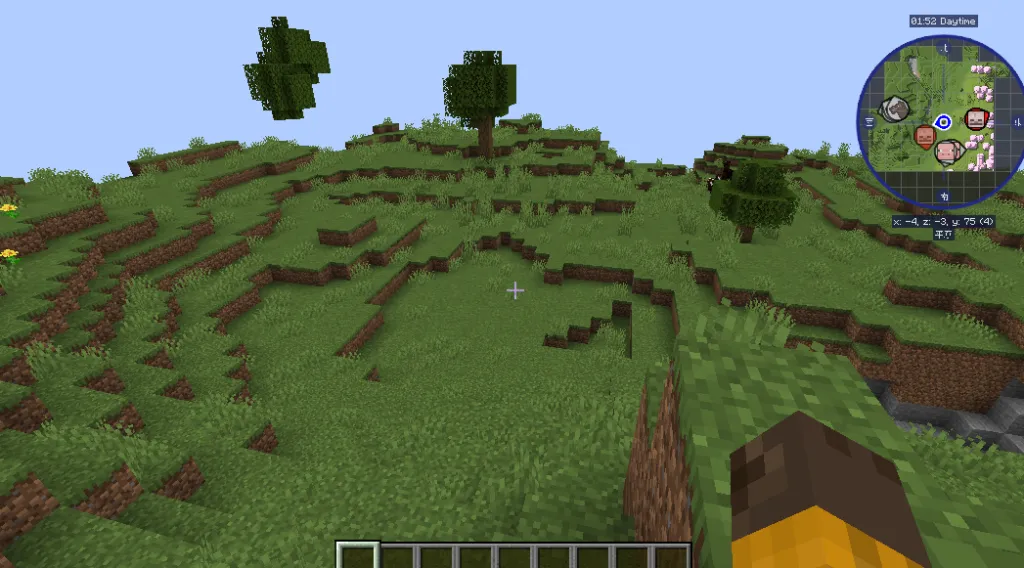Click the brown villager head marker on minimap
1024x568 pixels.
pos(925,137)
